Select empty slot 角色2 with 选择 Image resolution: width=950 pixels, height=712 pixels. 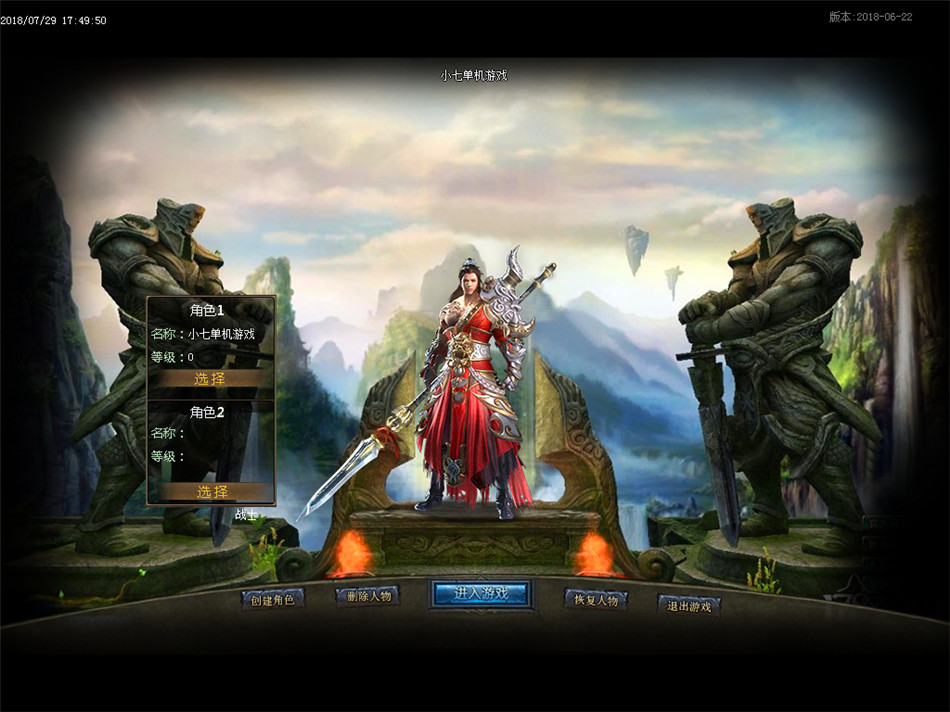[x=211, y=492]
